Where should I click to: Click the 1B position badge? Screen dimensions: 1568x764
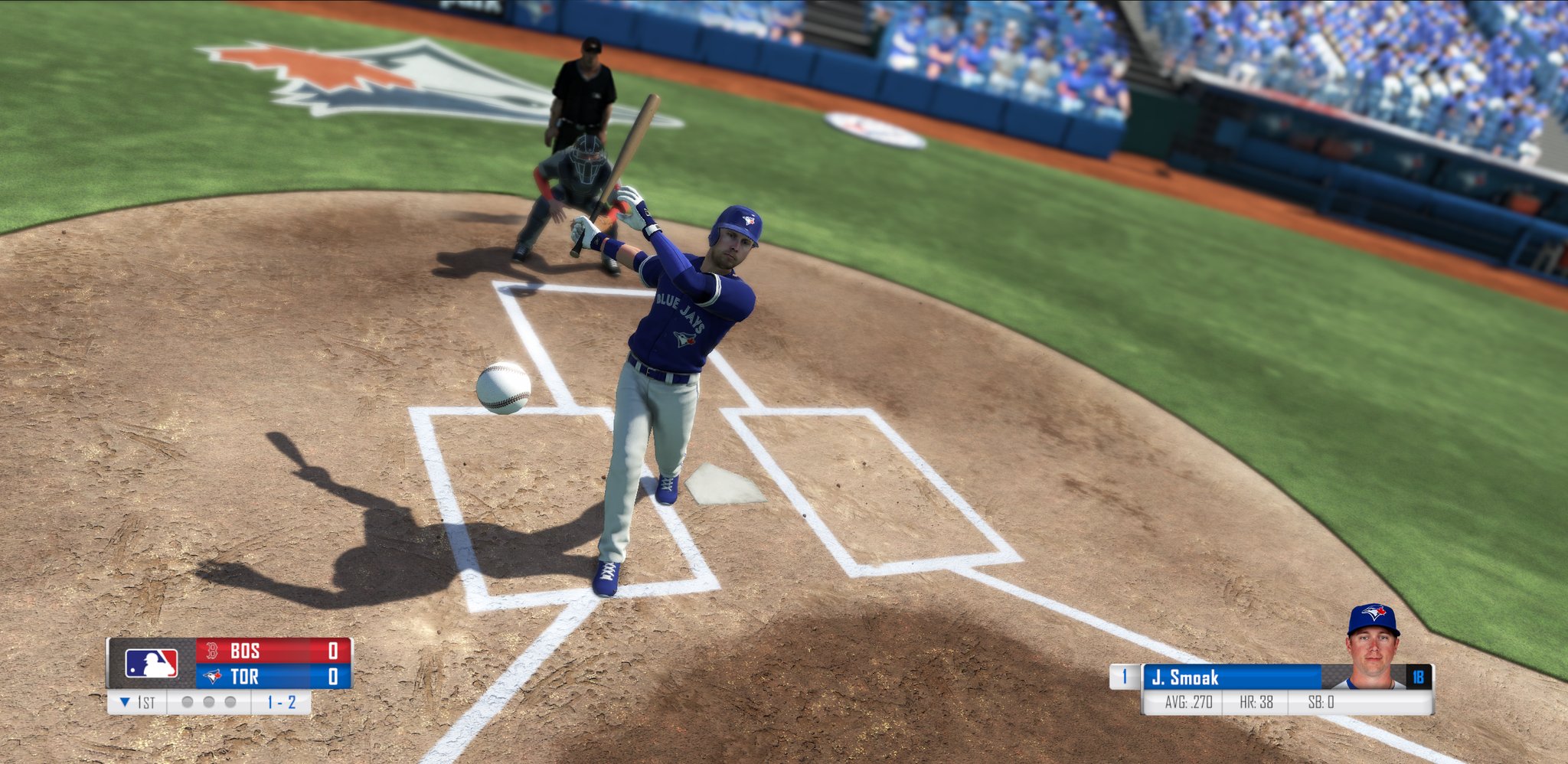pos(1419,676)
